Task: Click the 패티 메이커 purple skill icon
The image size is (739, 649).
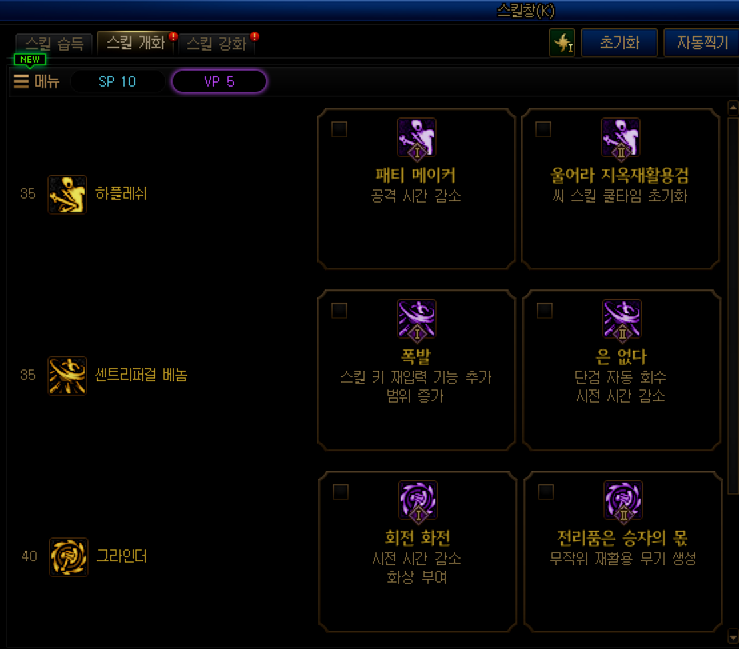Action: 416,138
